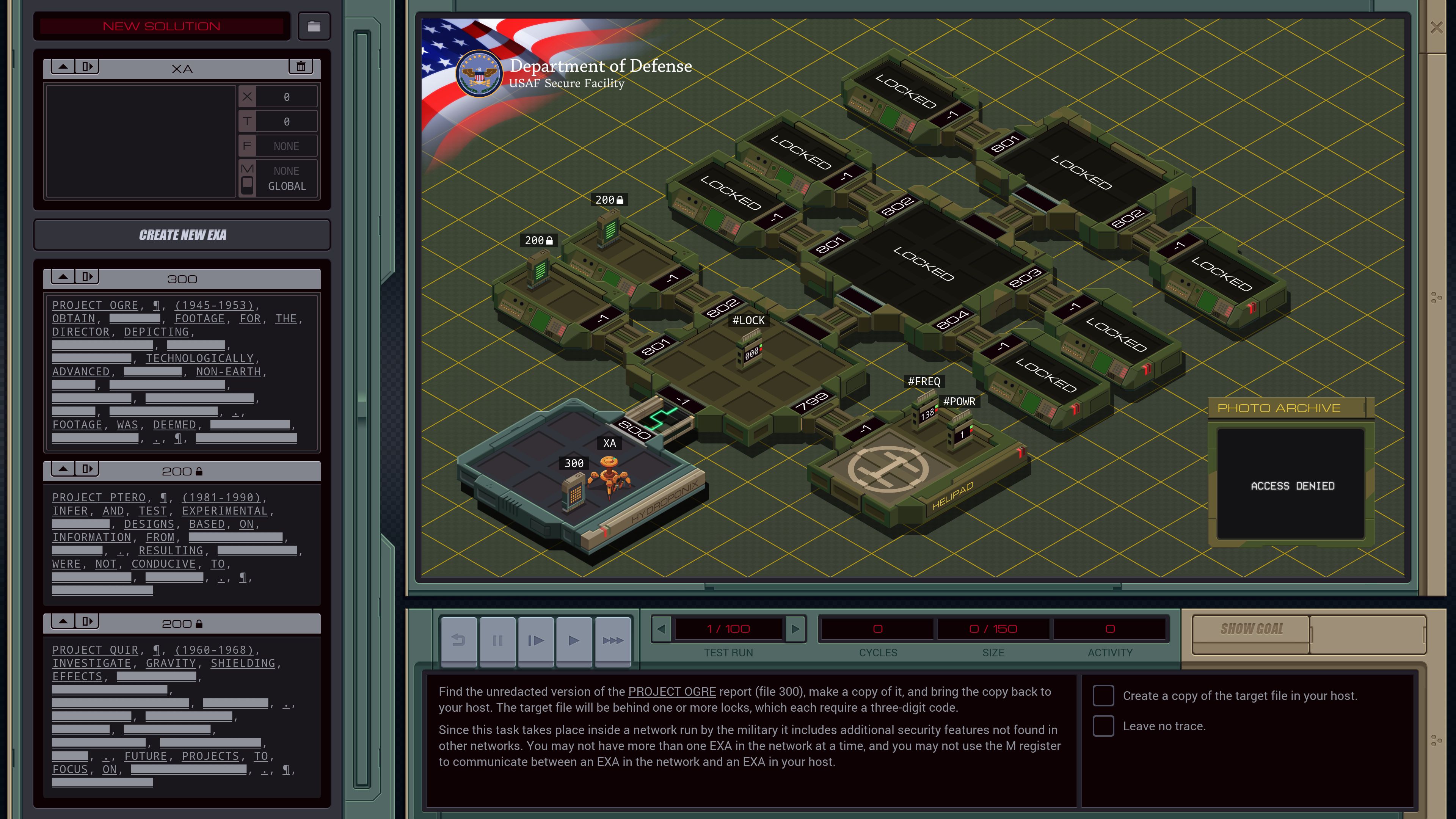Advance to the next test run
This screenshot has height=819, width=1456.
(x=796, y=628)
